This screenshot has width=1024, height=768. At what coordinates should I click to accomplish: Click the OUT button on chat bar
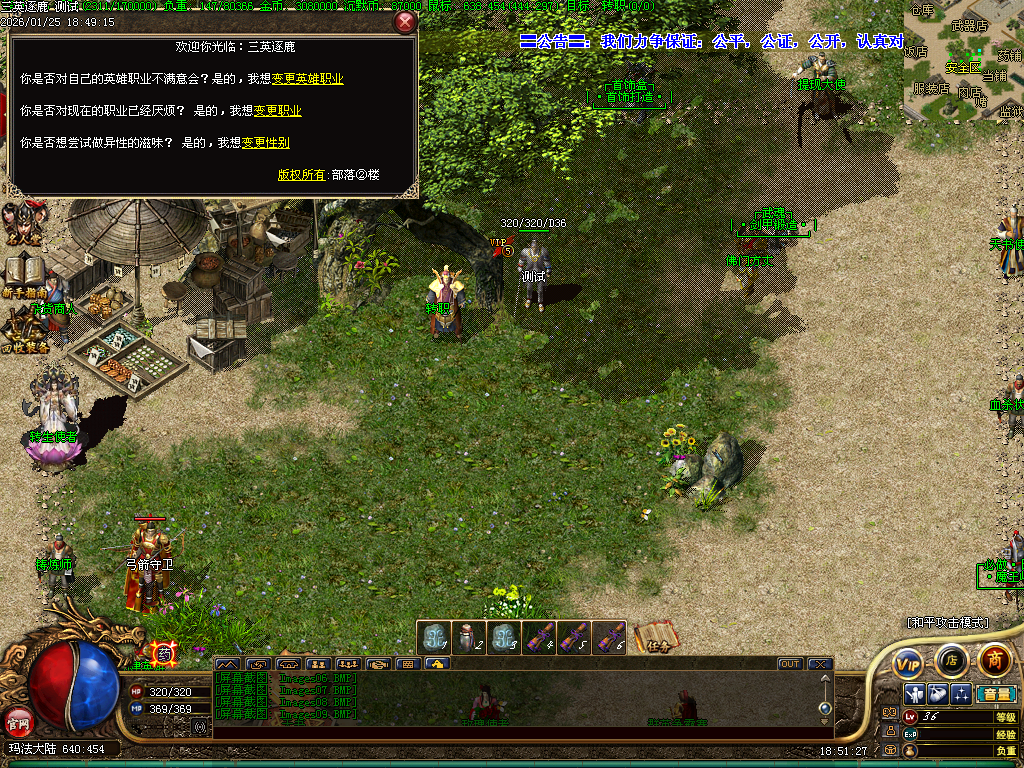coord(790,664)
